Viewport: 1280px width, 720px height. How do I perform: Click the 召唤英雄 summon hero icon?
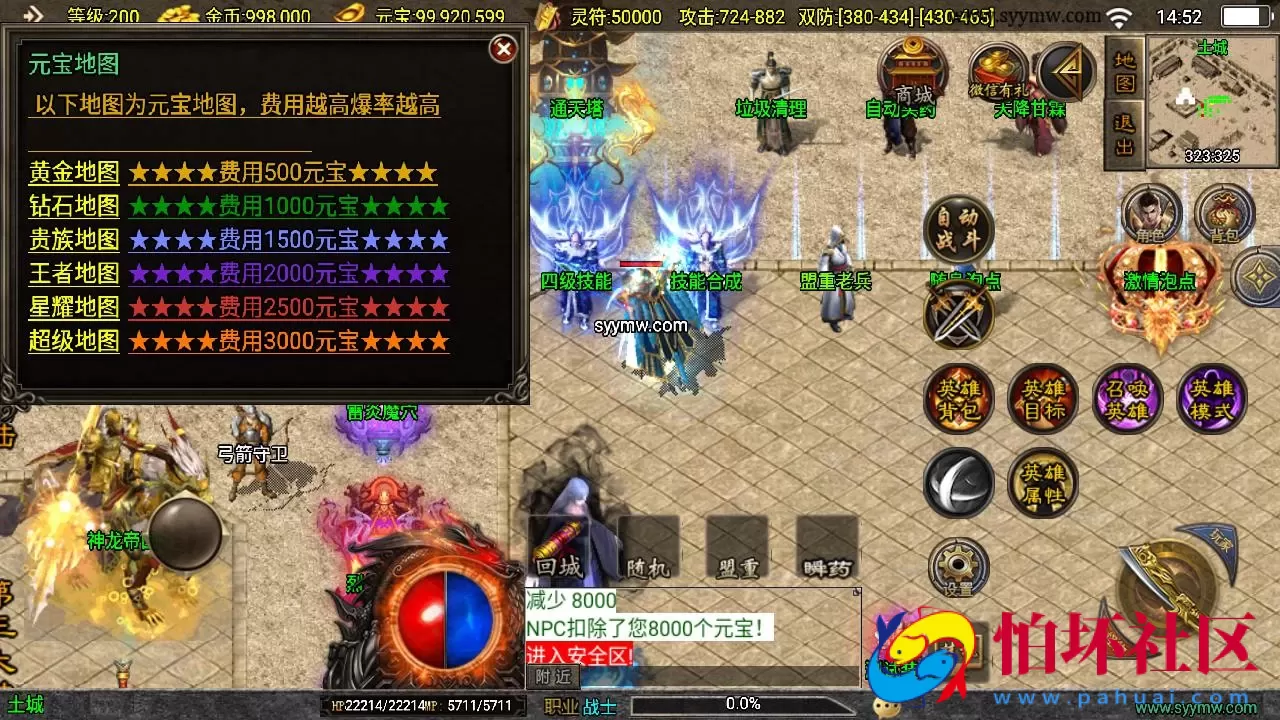[x=1128, y=398]
